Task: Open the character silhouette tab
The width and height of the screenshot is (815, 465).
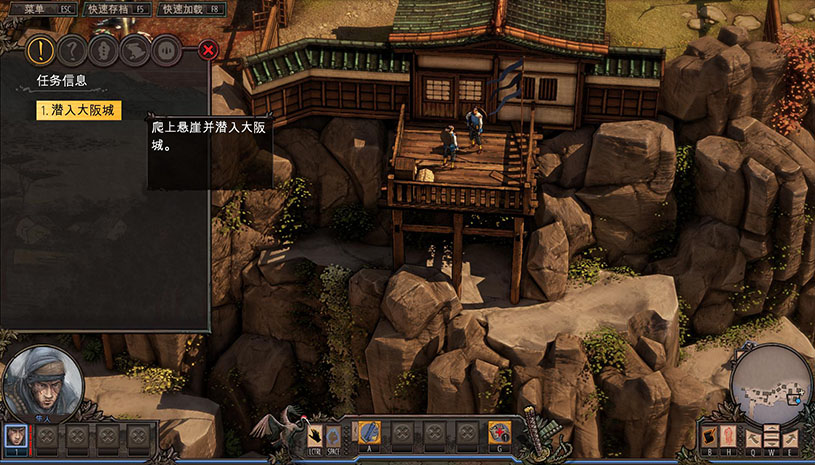Action: click(103, 49)
